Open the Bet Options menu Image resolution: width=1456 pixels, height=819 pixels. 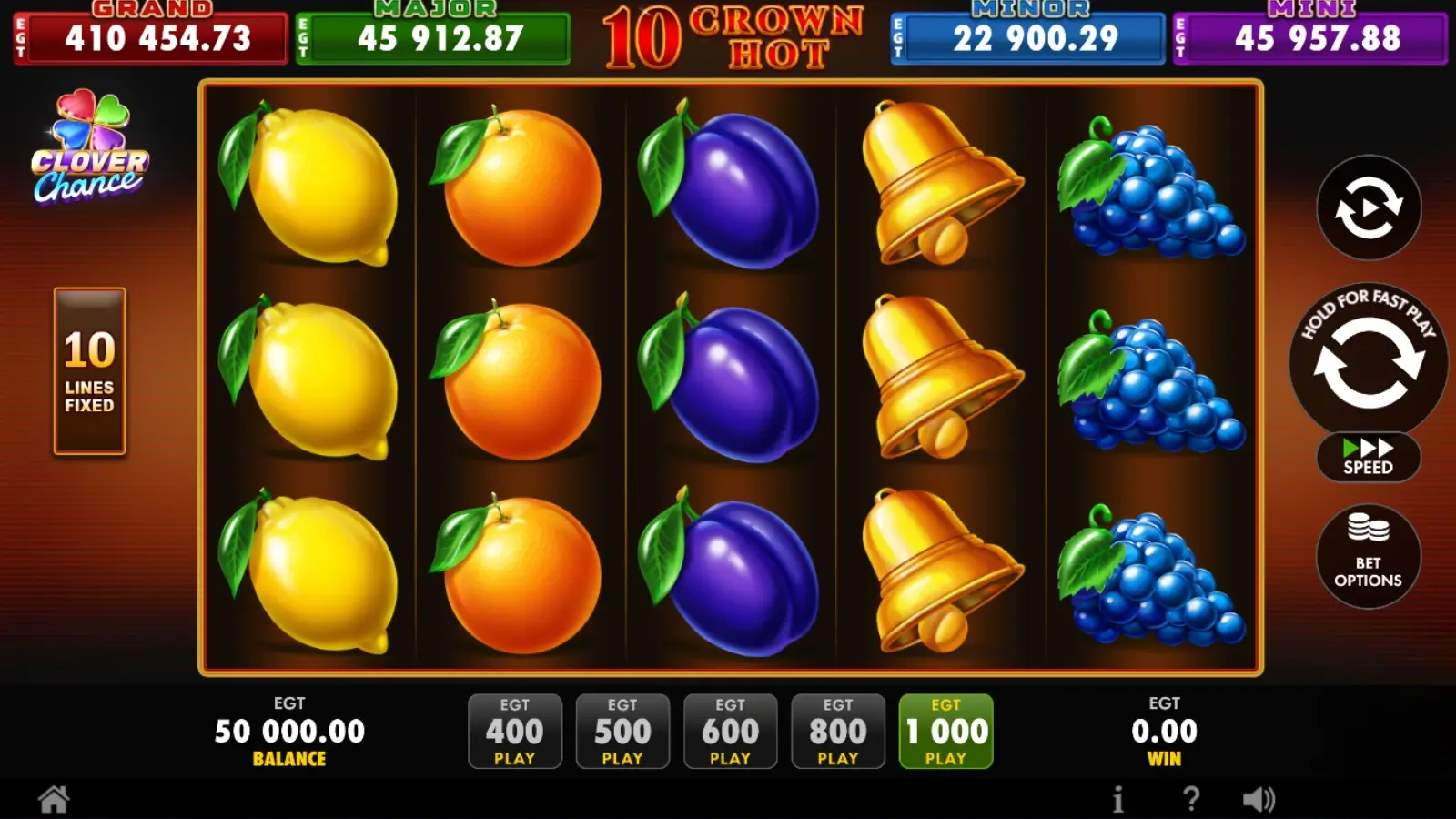[1368, 557]
